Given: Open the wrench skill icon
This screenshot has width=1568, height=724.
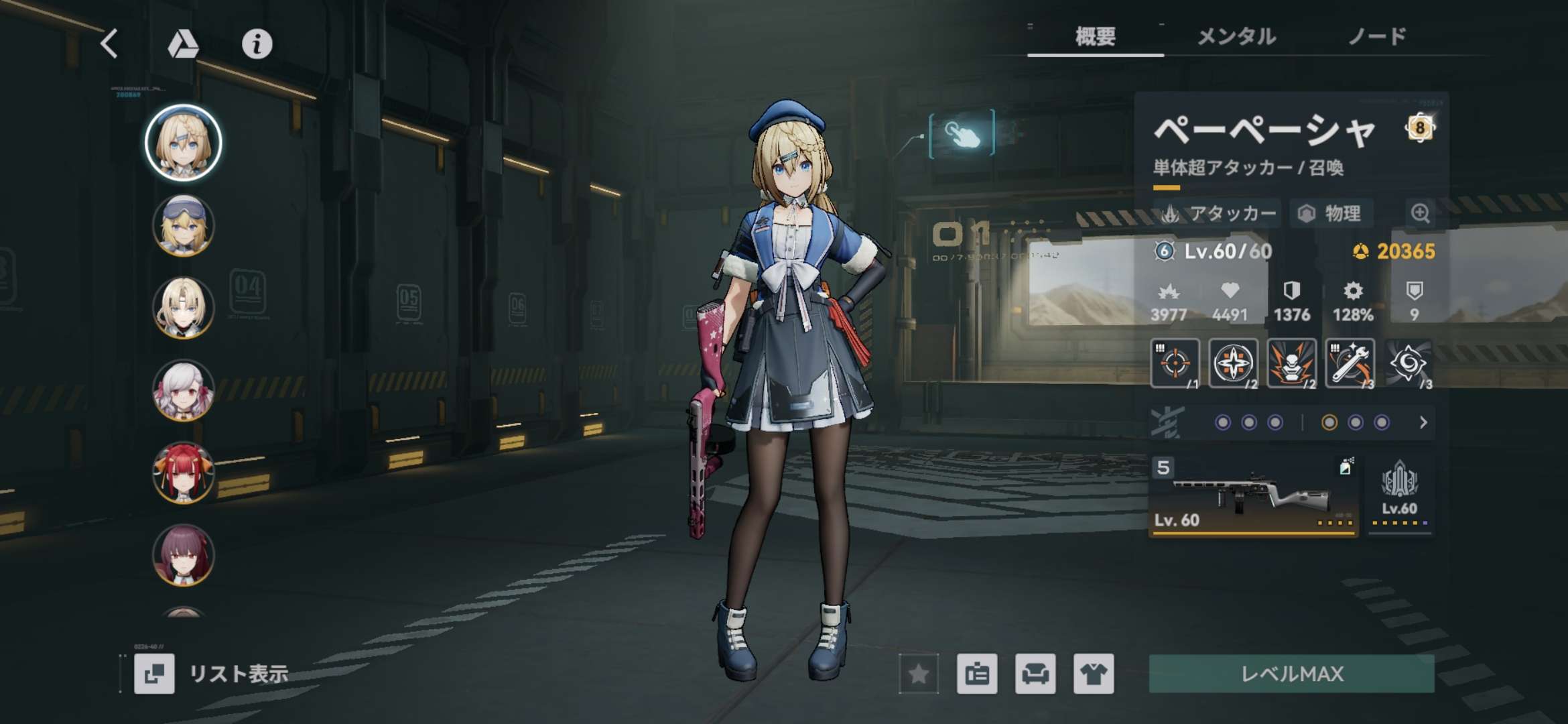Looking at the screenshot, I should [x=1350, y=363].
